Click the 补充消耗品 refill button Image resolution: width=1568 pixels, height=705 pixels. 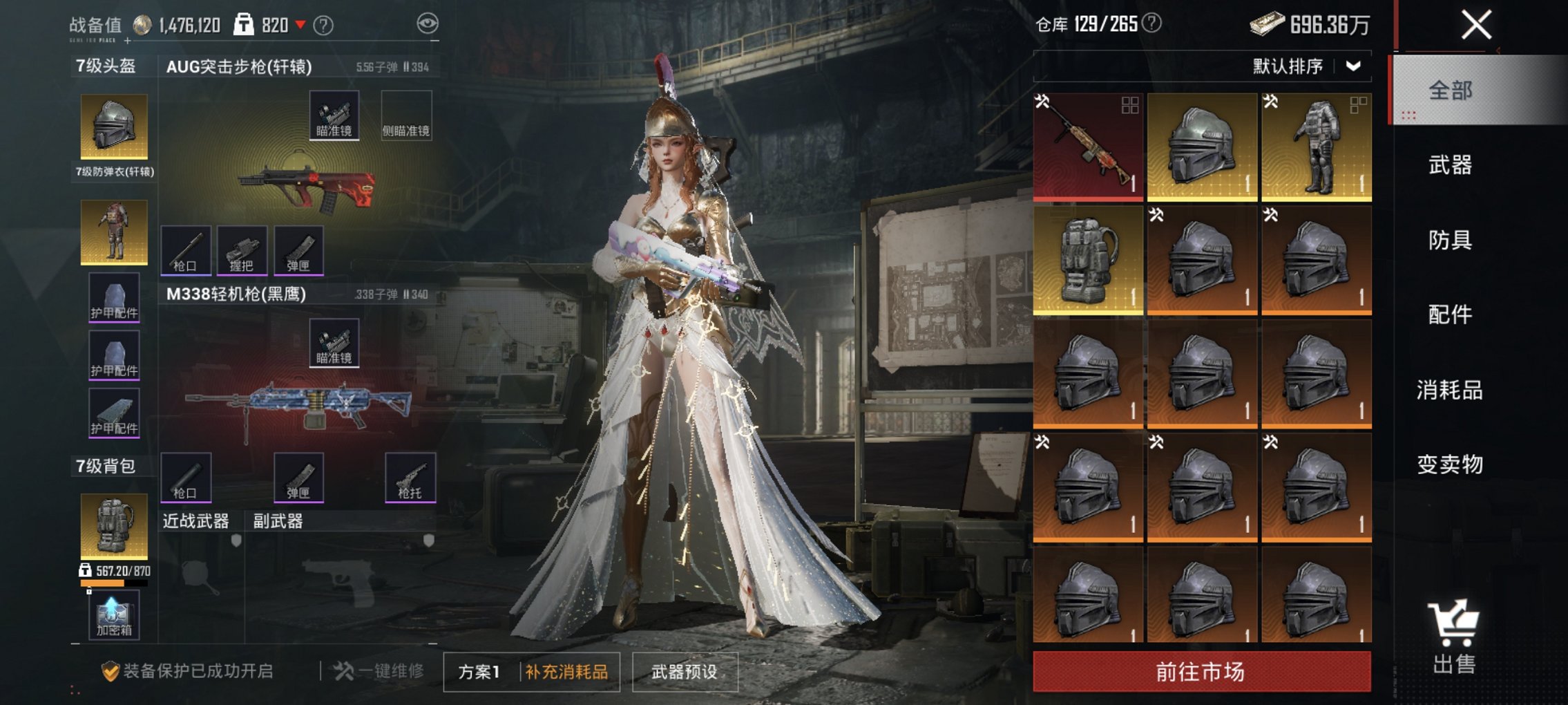tap(566, 672)
